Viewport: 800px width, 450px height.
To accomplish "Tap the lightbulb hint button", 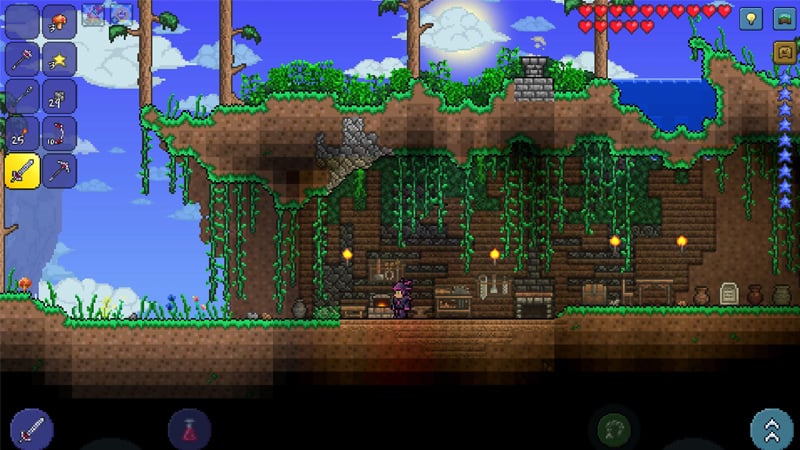I will pos(750,17).
